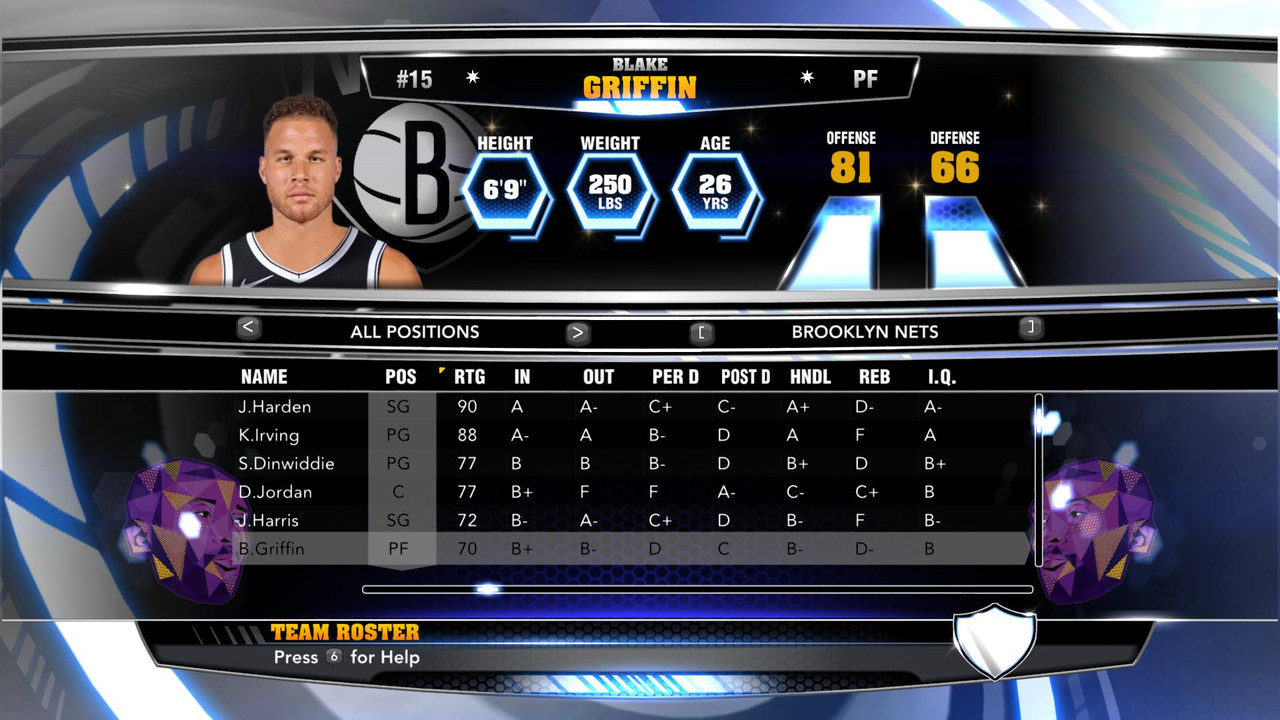Select S.Dinwiddie player row

tap(286, 464)
